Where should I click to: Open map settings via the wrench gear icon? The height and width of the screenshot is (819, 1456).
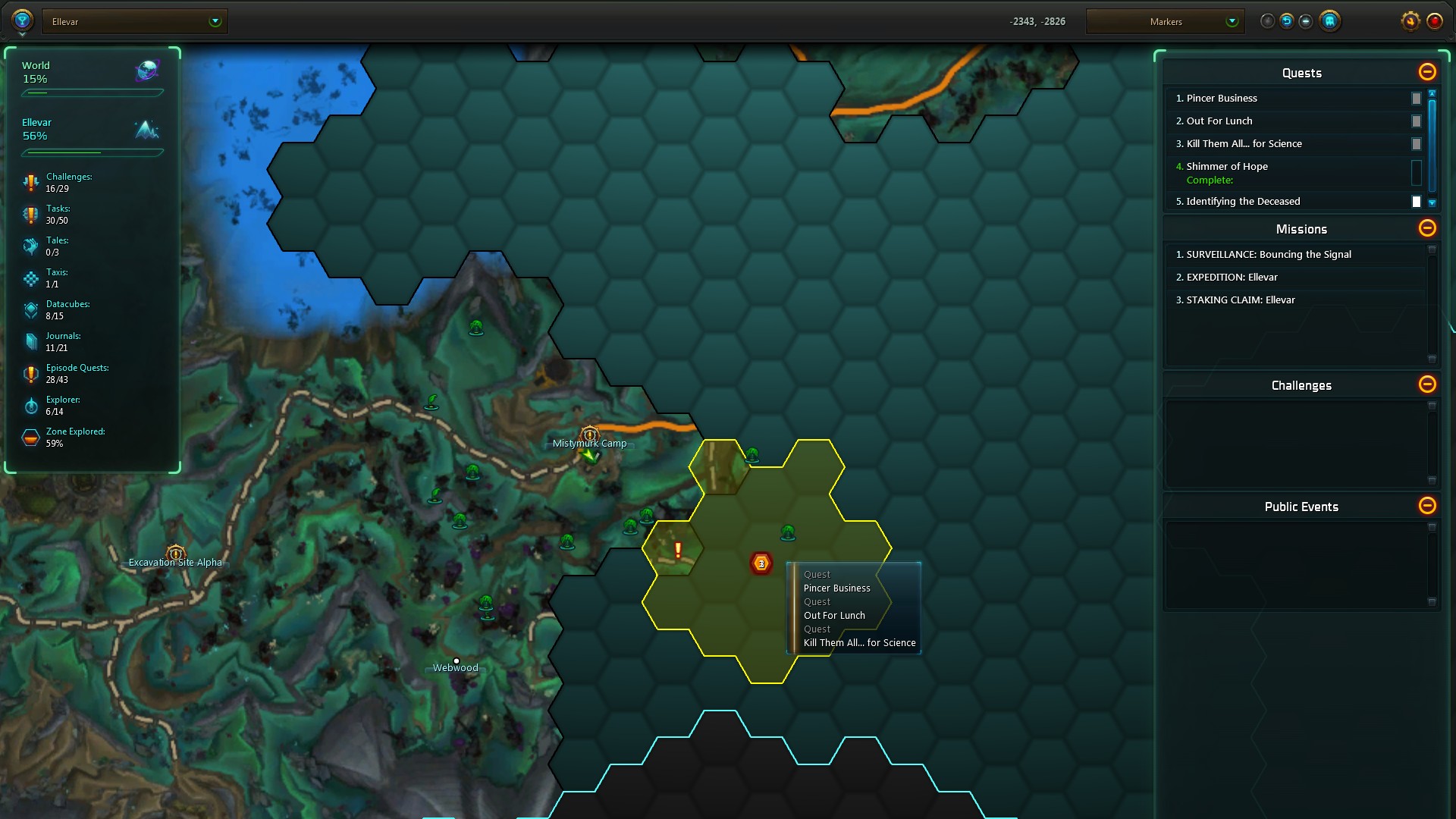1410,21
